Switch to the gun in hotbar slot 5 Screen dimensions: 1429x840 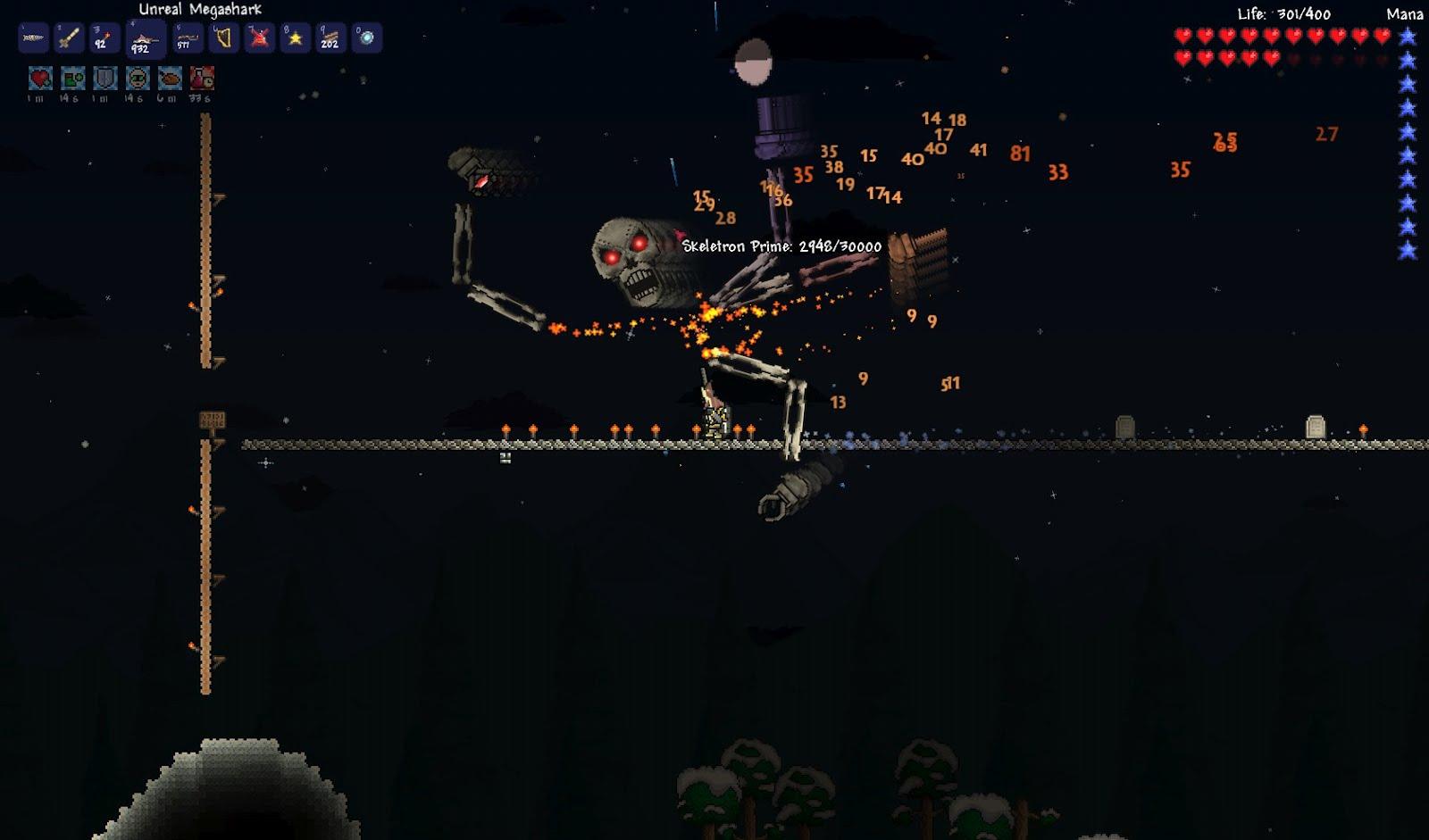[186, 38]
